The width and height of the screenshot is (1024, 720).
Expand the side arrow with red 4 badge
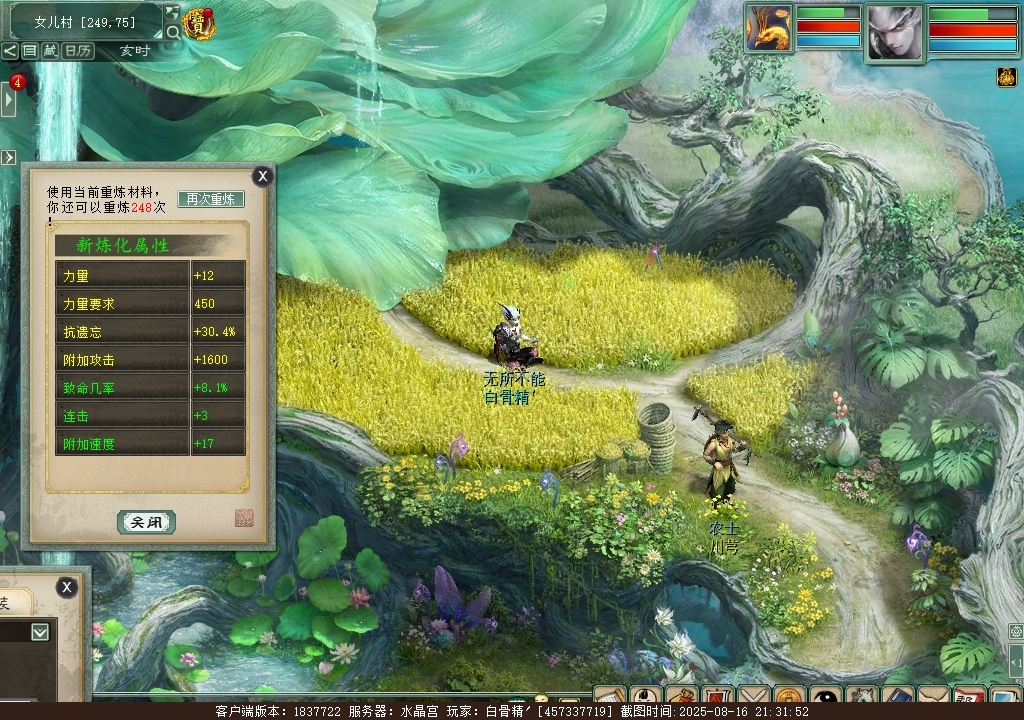[x=8, y=99]
